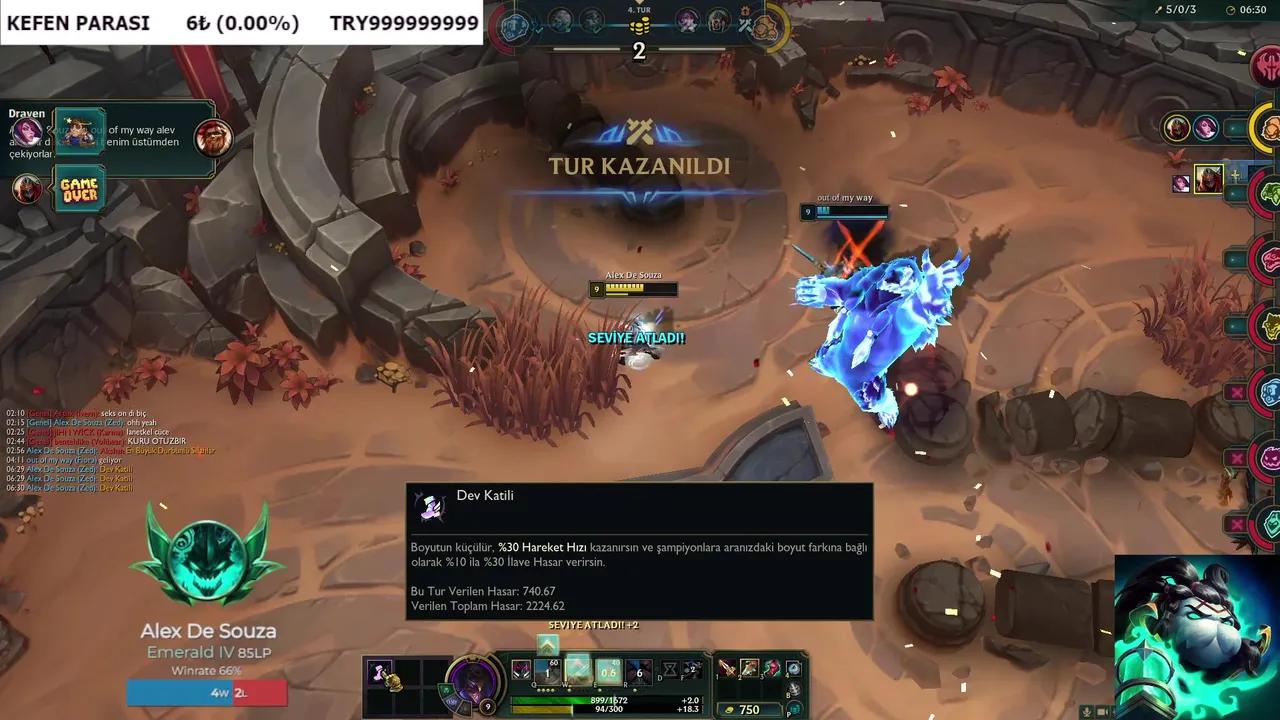Viewport: 1280px width, 720px height.
Task: Click the GAME OVER badge
Action: (78, 188)
